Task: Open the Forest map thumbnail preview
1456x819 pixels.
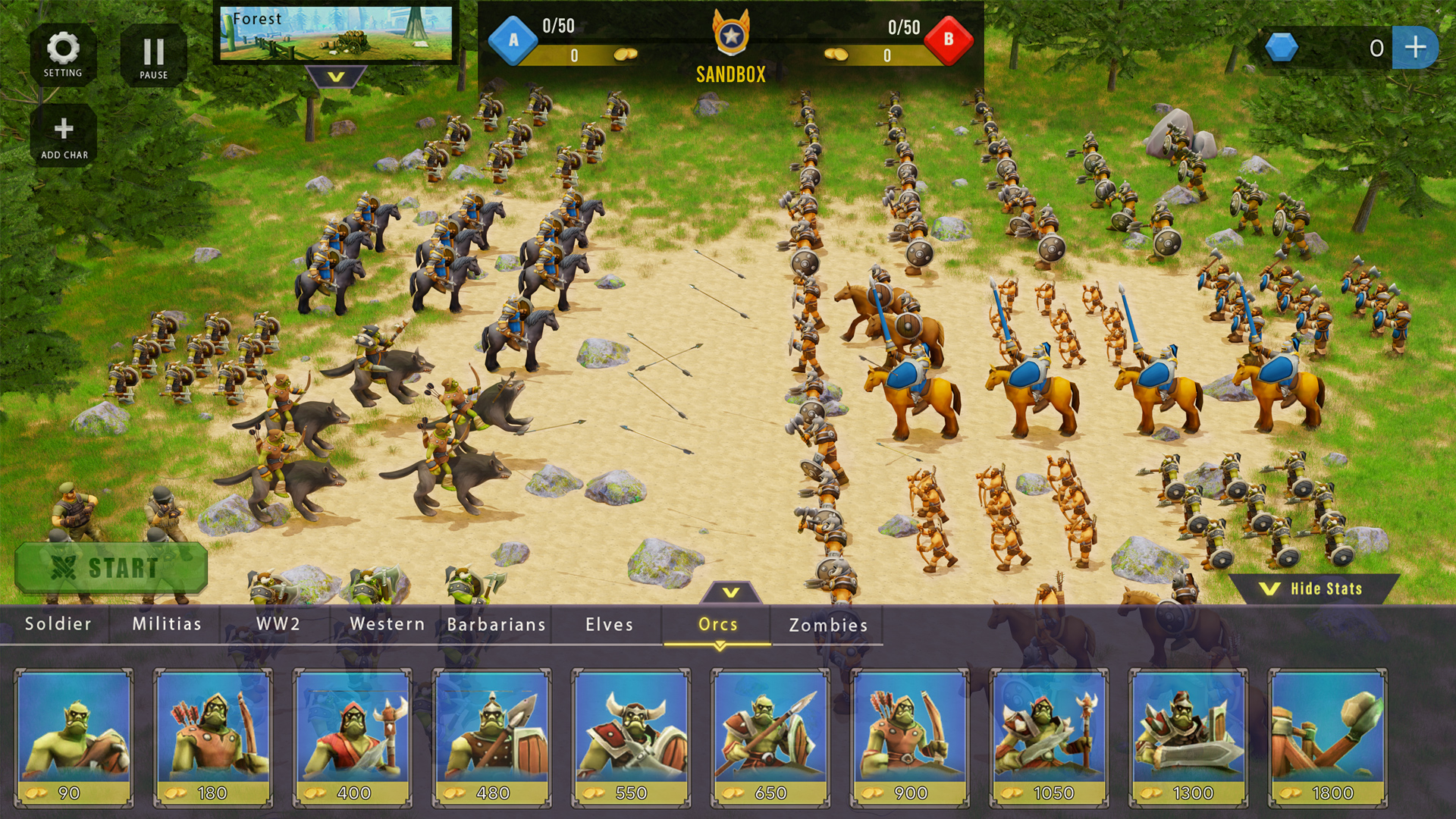Action: tap(337, 33)
